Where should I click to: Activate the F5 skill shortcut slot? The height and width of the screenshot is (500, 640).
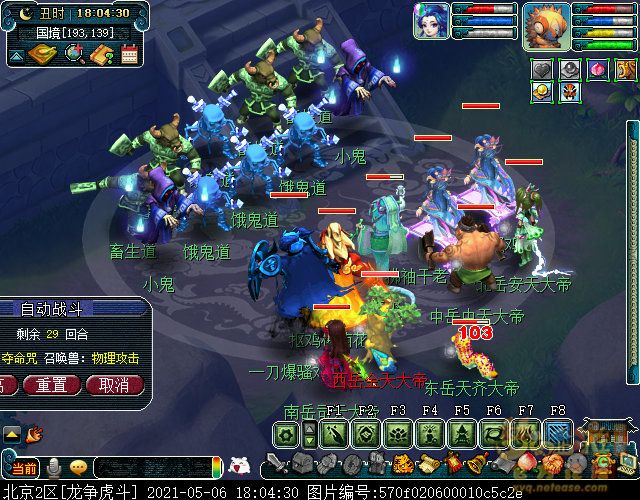click(x=462, y=433)
